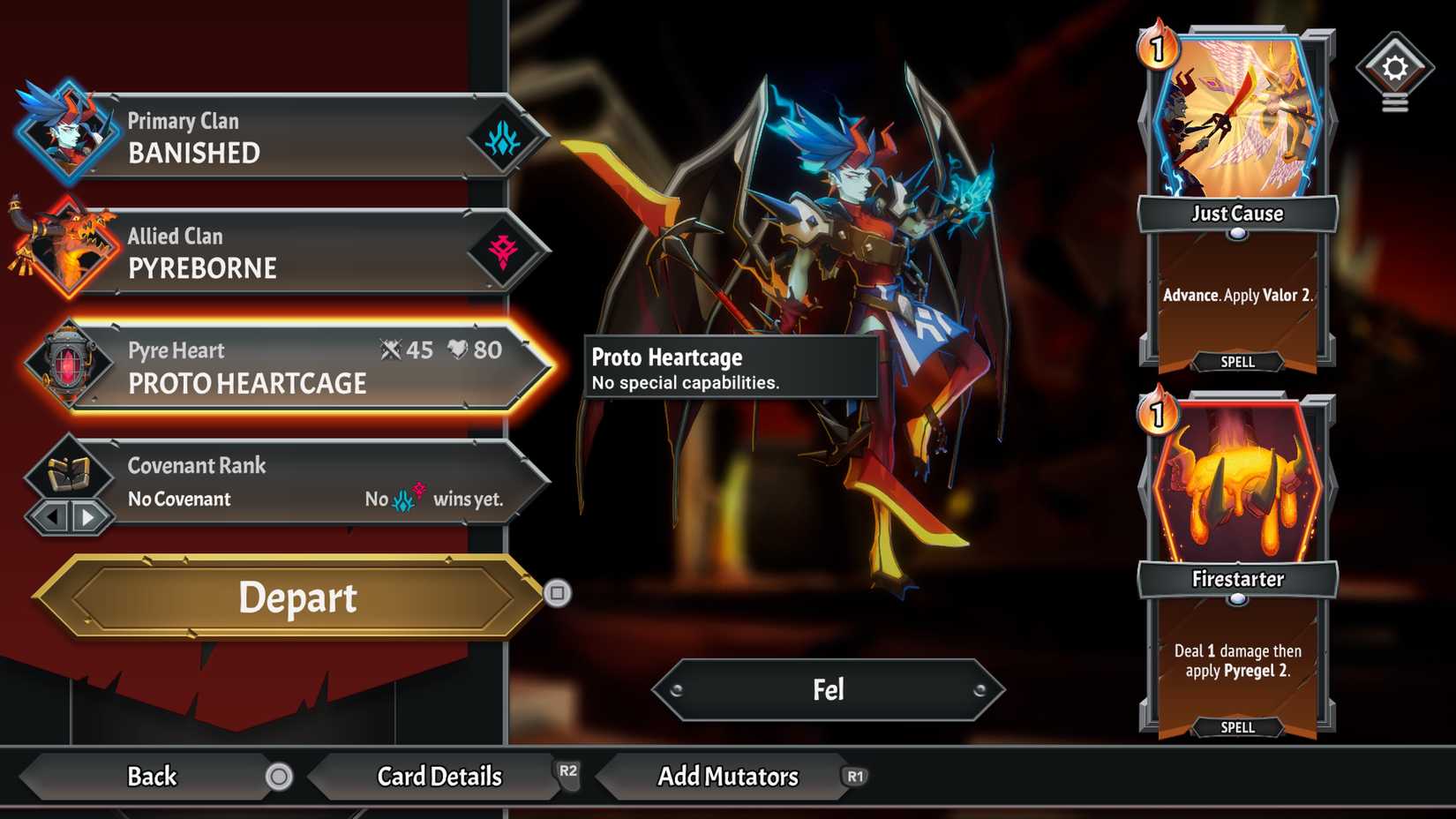Click the Back button
Viewport: 1456px width, 819px height.
(152, 777)
